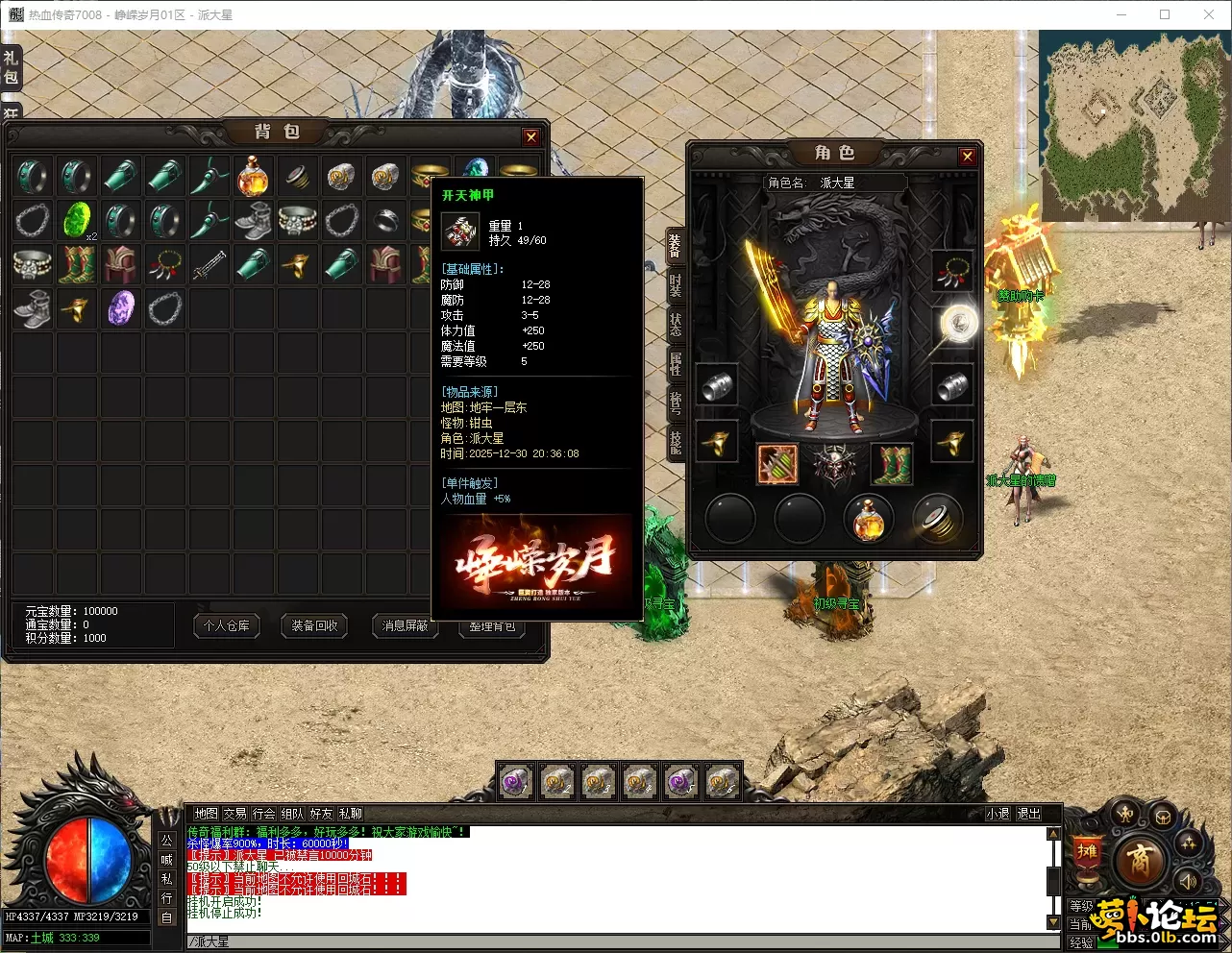This screenshot has width=1232, height=953.
Task: Focus the chat input field
Action: [x=615, y=941]
